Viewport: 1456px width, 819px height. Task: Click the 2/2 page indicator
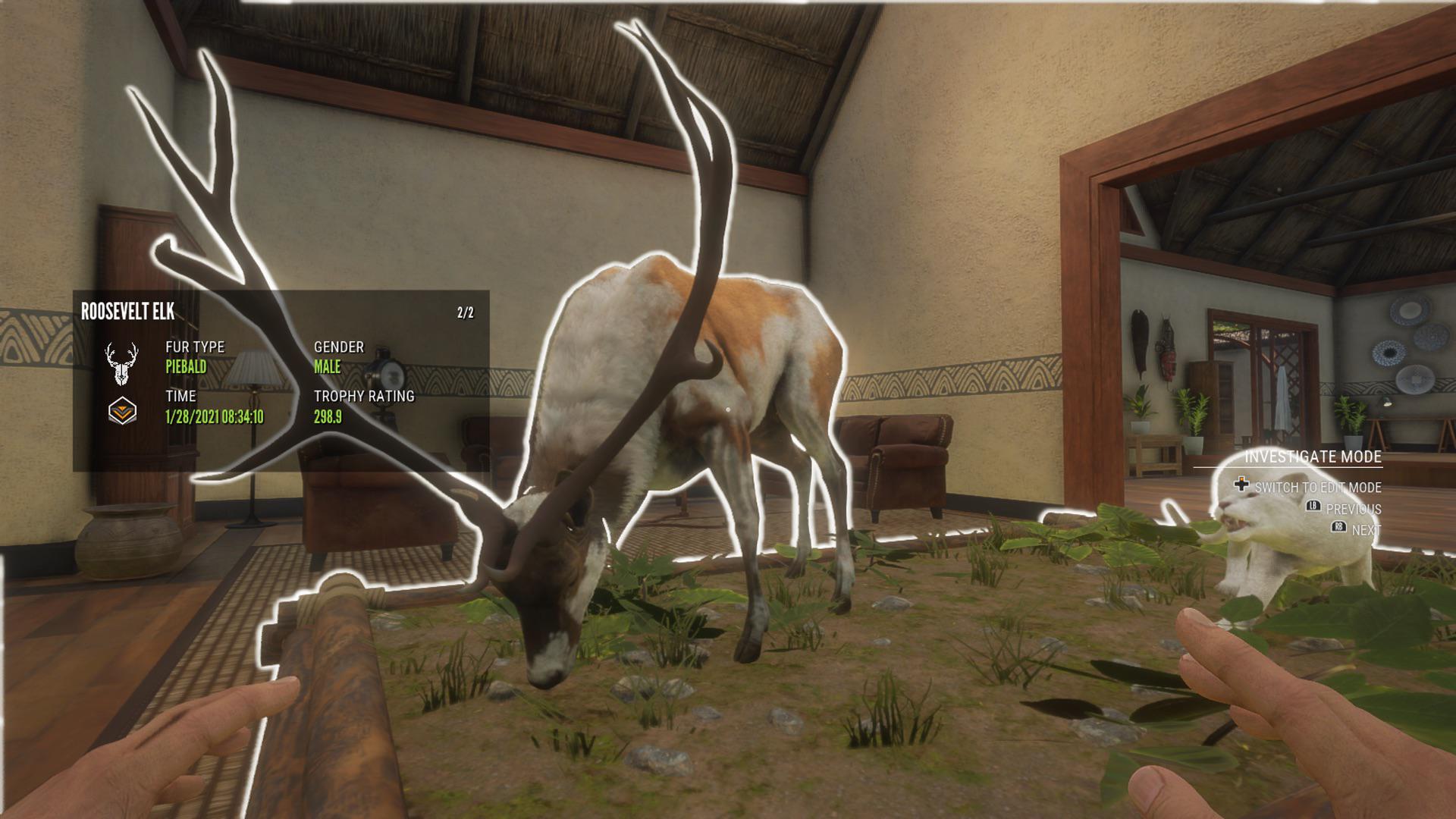pyautogui.click(x=465, y=311)
